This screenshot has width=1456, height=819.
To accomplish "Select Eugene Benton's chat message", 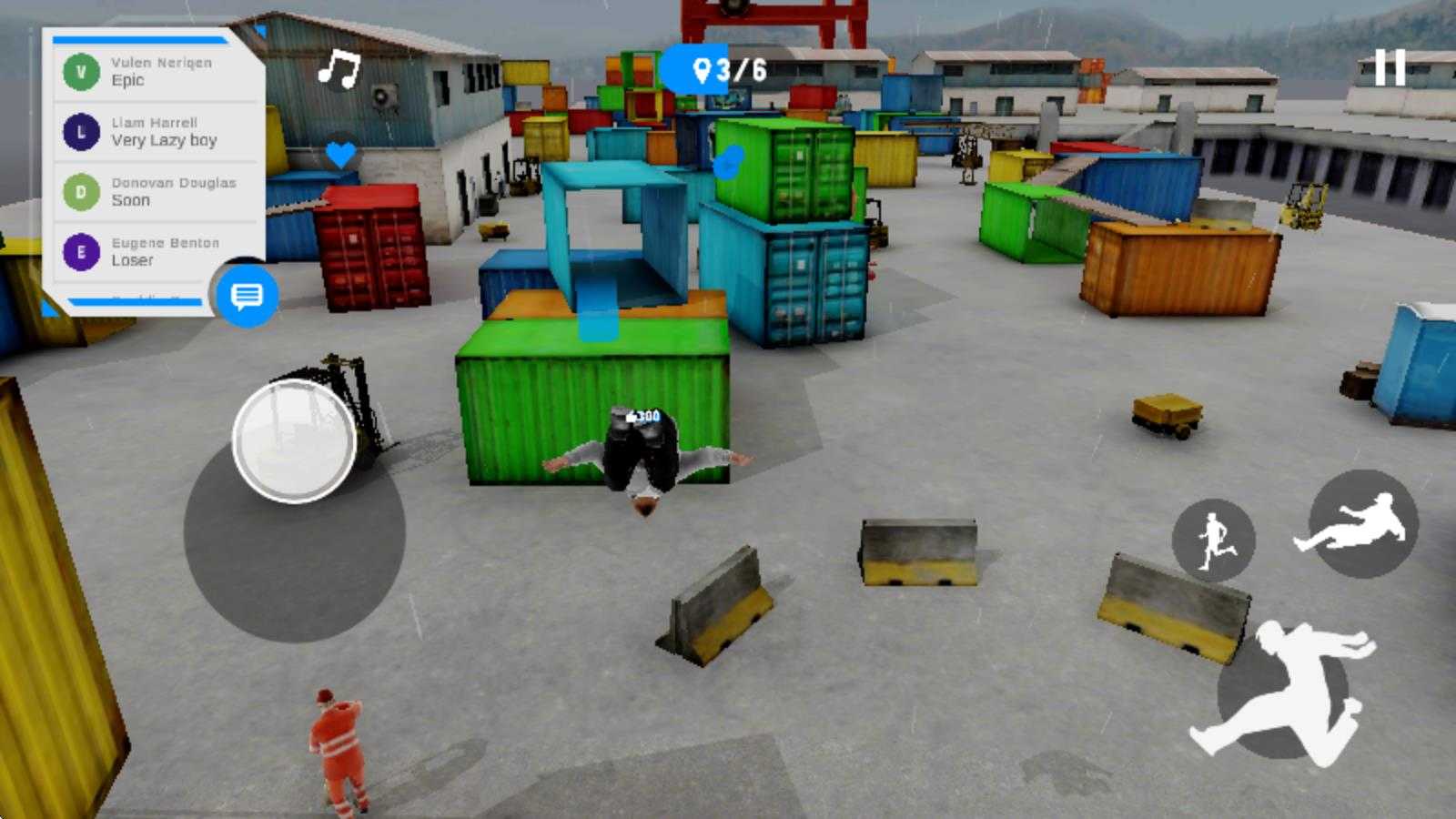I will (155, 252).
